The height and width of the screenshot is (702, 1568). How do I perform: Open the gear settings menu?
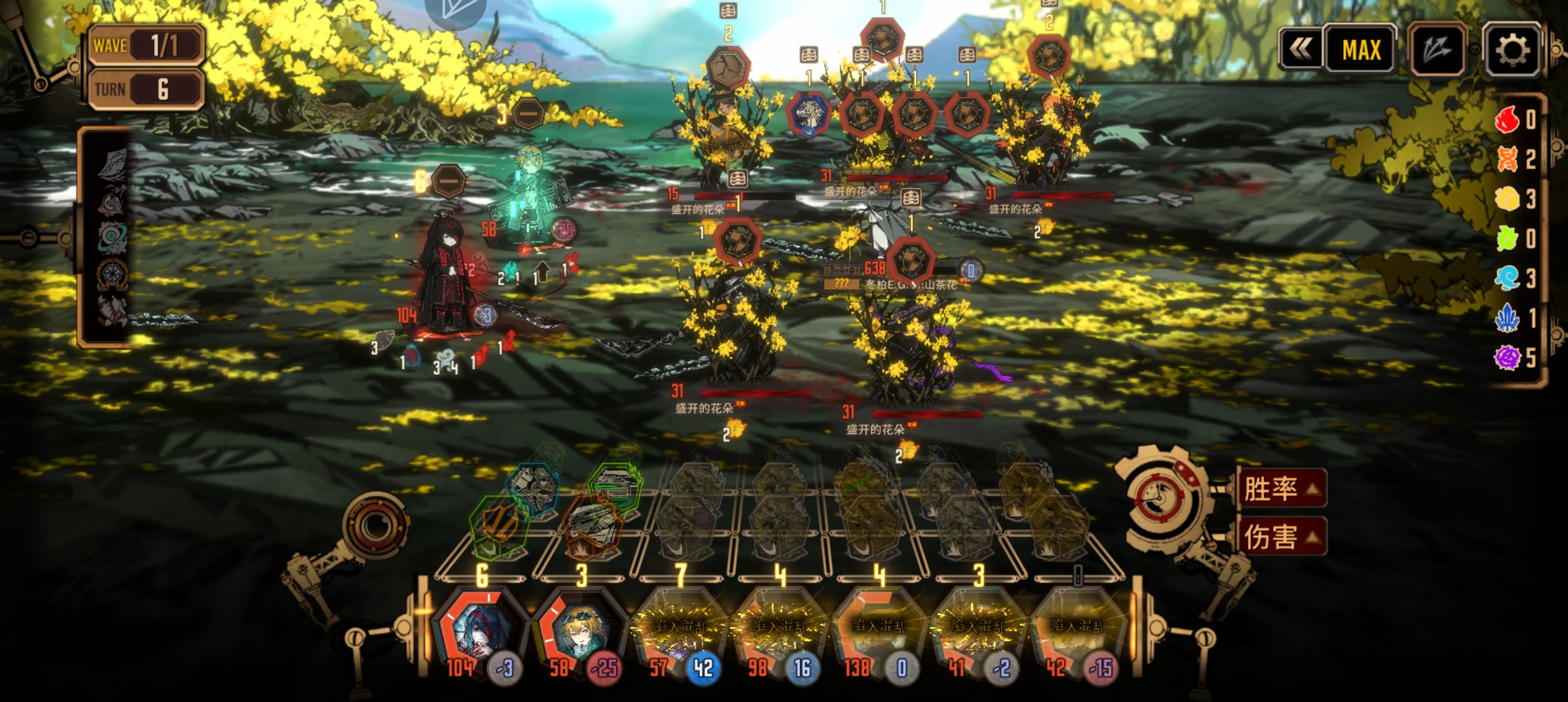coord(1512,50)
